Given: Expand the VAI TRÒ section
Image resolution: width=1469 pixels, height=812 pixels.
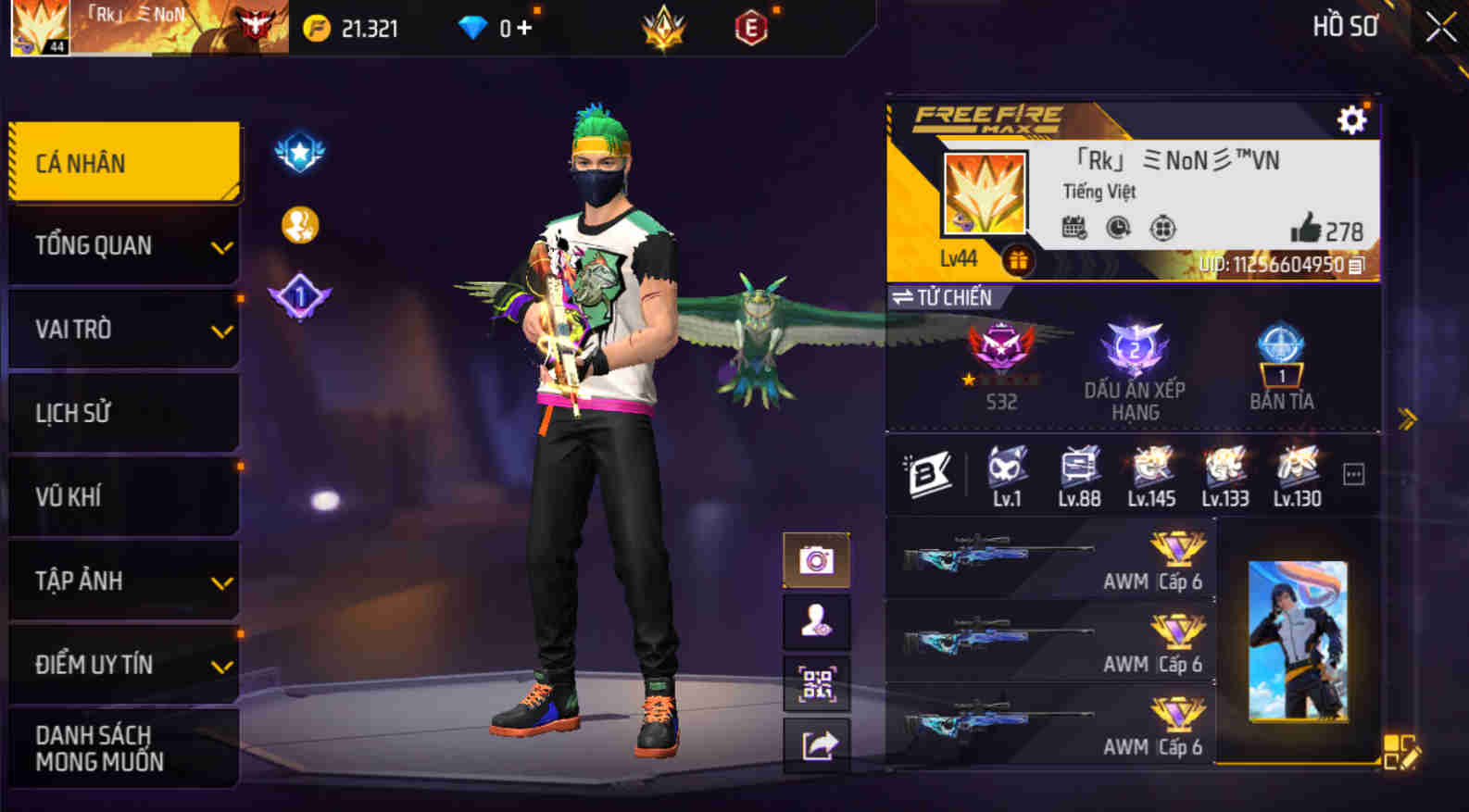Looking at the screenshot, I should point(122,329).
